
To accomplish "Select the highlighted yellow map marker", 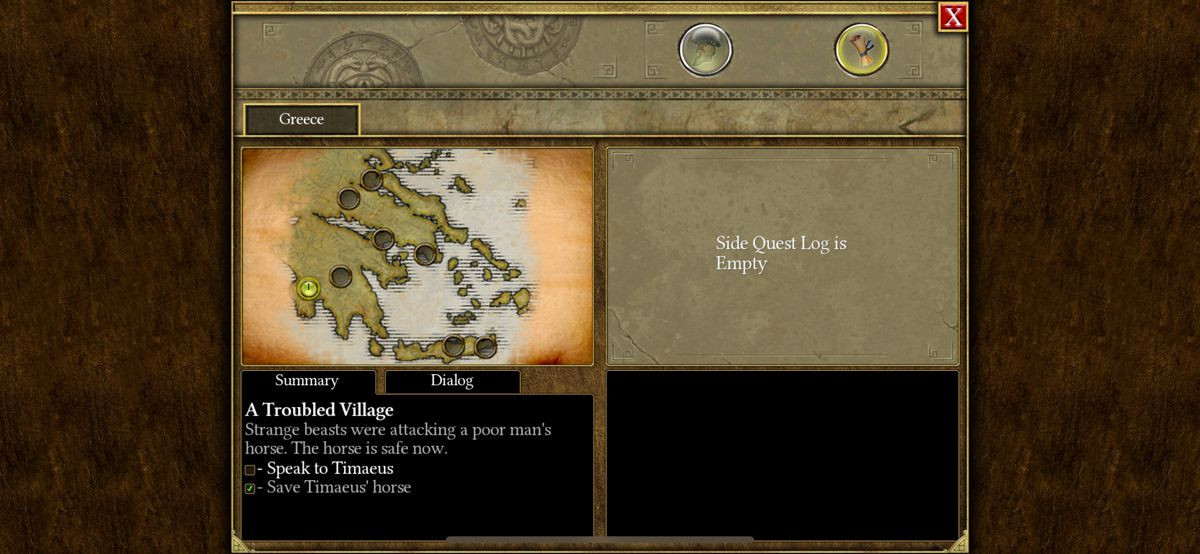I will point(309,289).
